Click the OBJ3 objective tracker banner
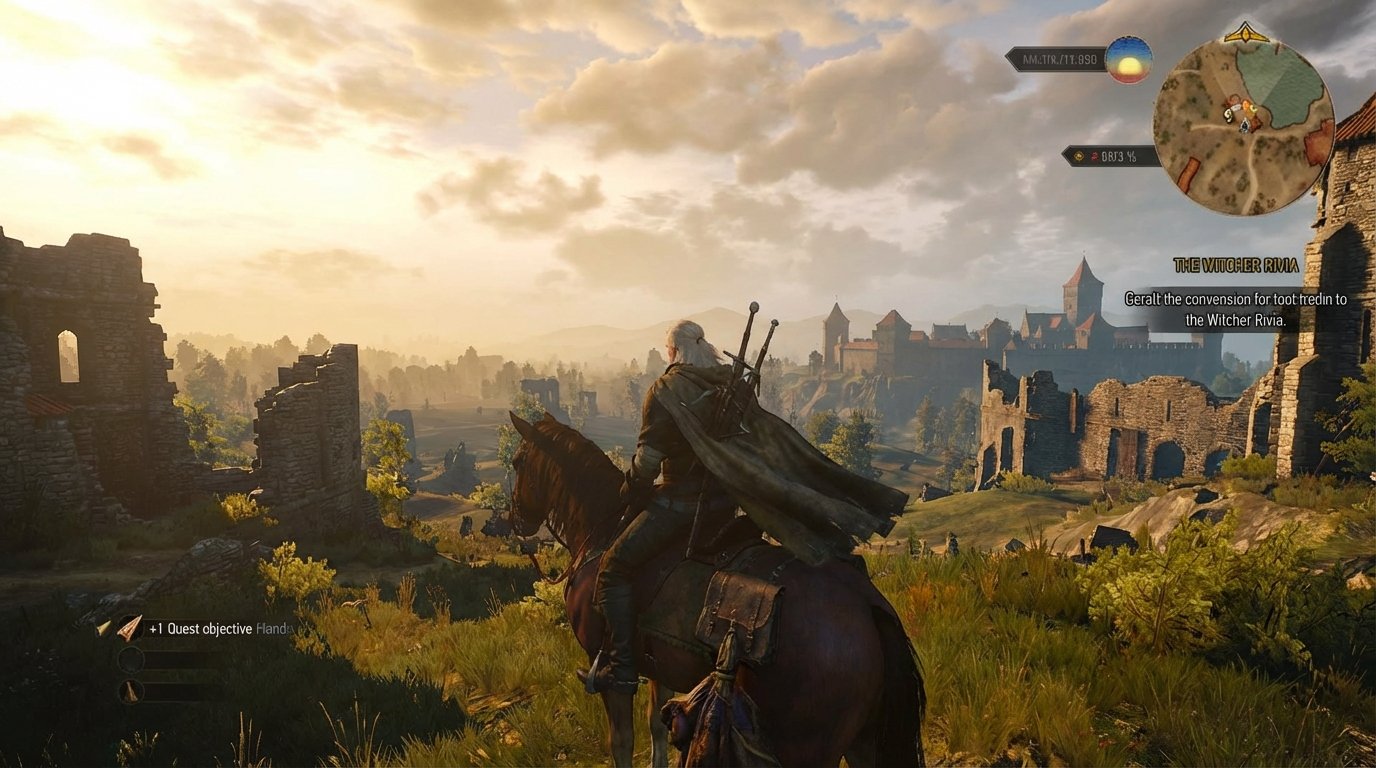Viewport: 1376px width, 768px height. [x=1109, y=155]
